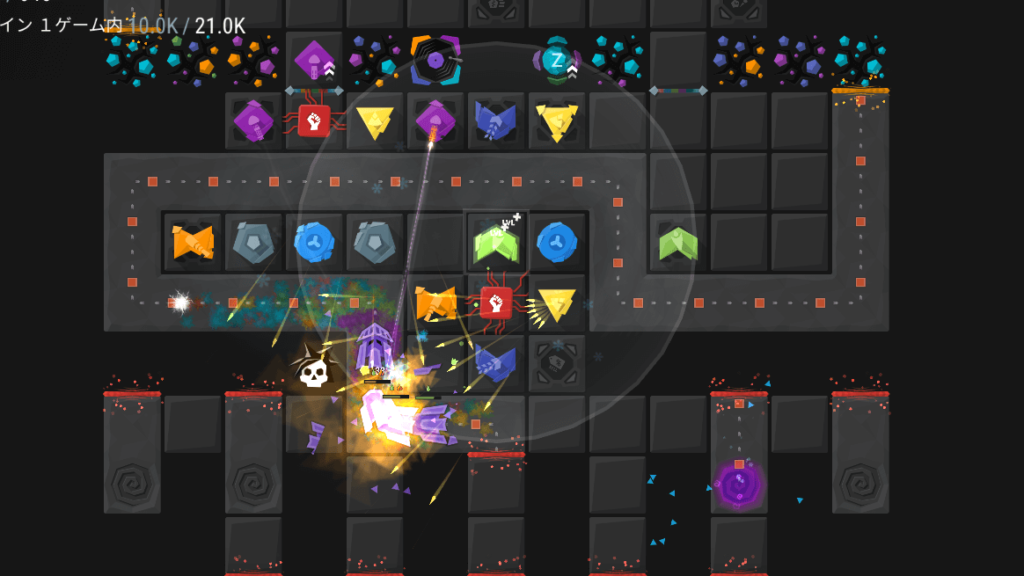Select the glowing purple enemy portal tile
This screenshot has width=1024, height=576.
pos(739,486)
